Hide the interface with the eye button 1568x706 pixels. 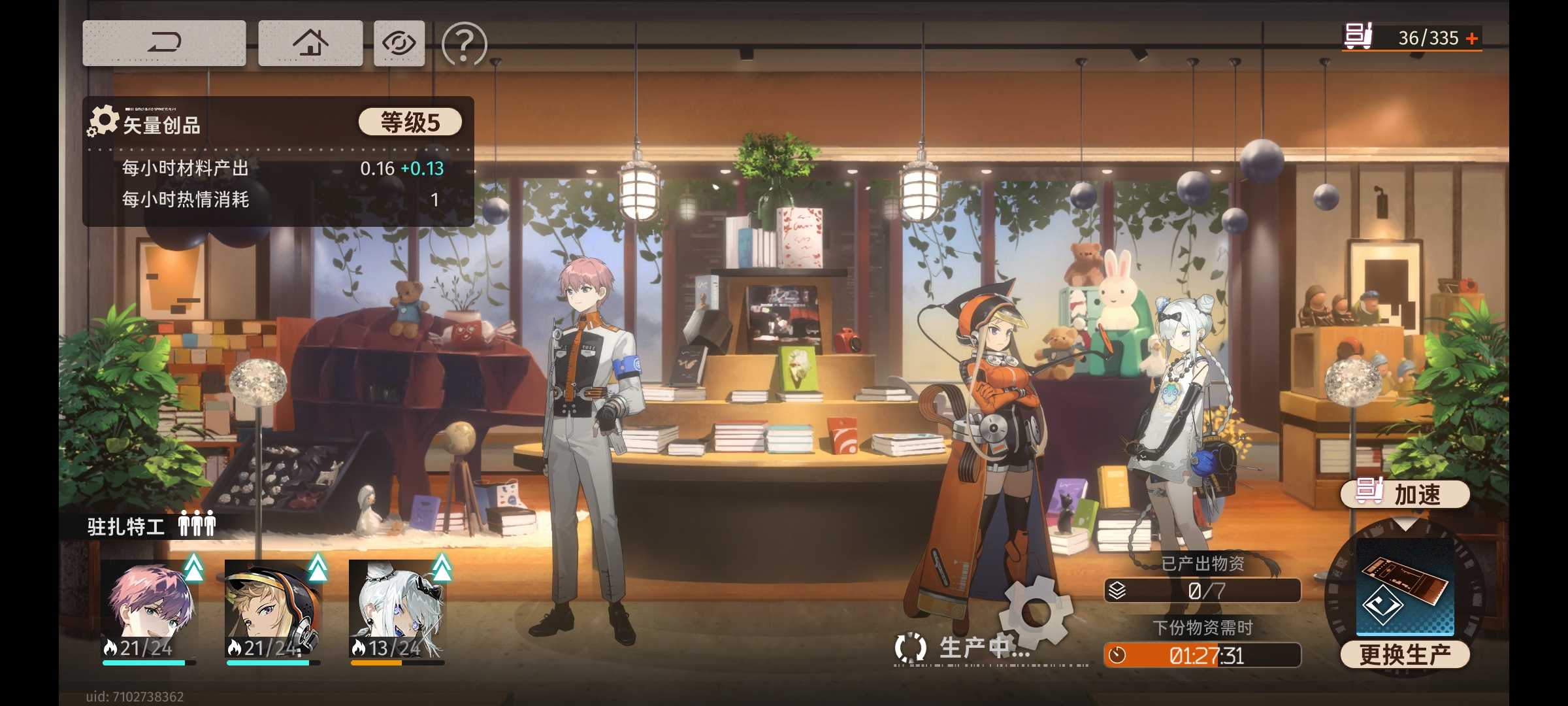pos(399,43)
